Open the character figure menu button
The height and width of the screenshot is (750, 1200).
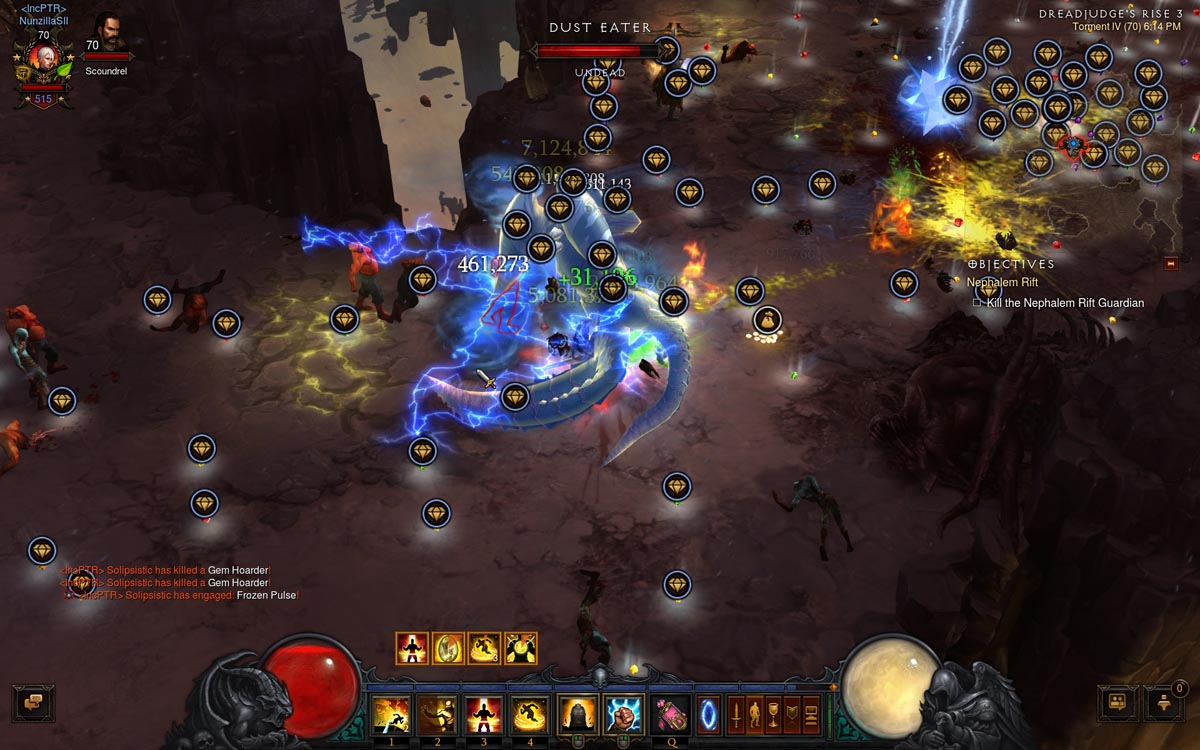(x=754, y=715)
